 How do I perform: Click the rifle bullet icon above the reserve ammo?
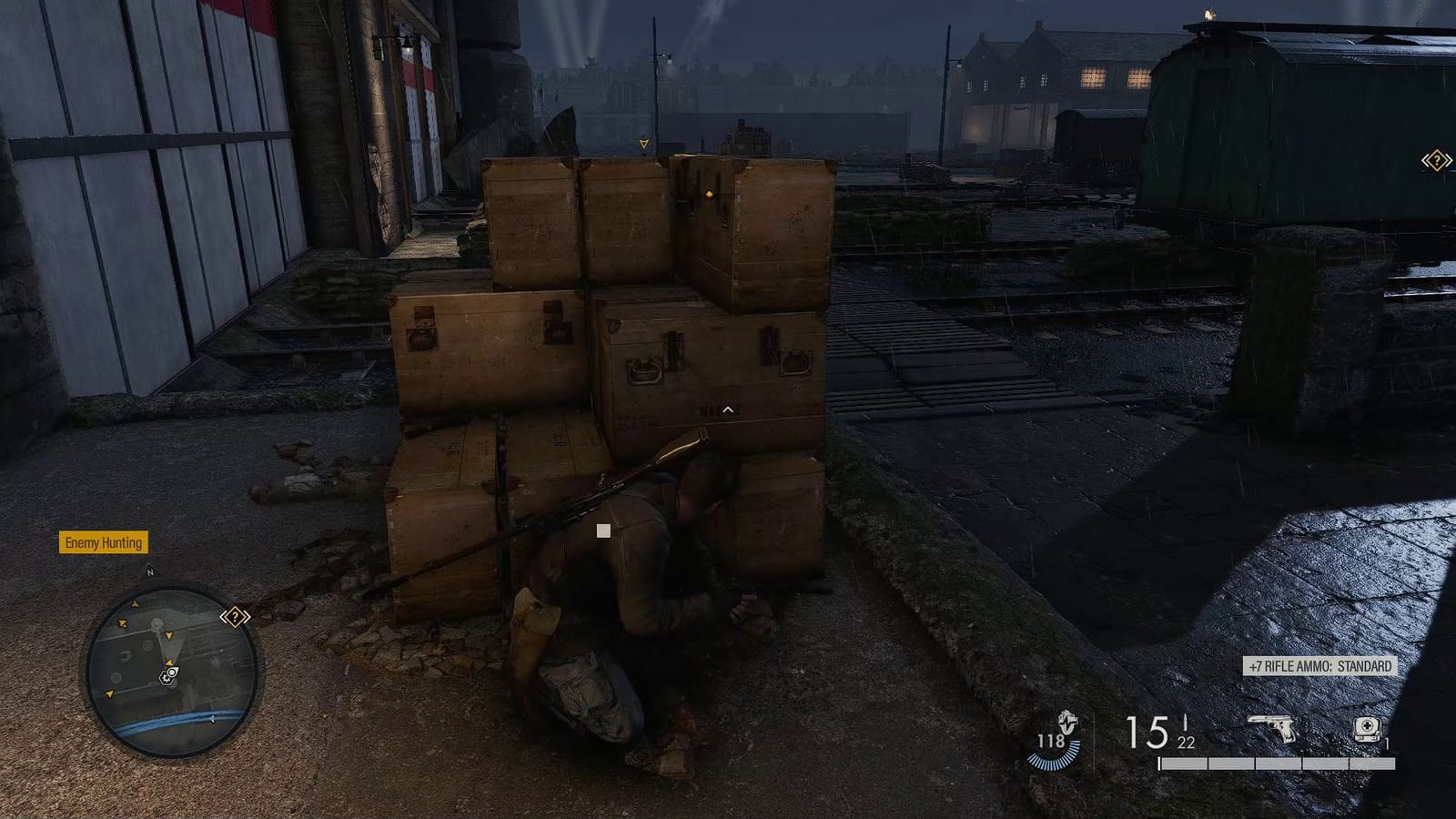point(1185,722)
